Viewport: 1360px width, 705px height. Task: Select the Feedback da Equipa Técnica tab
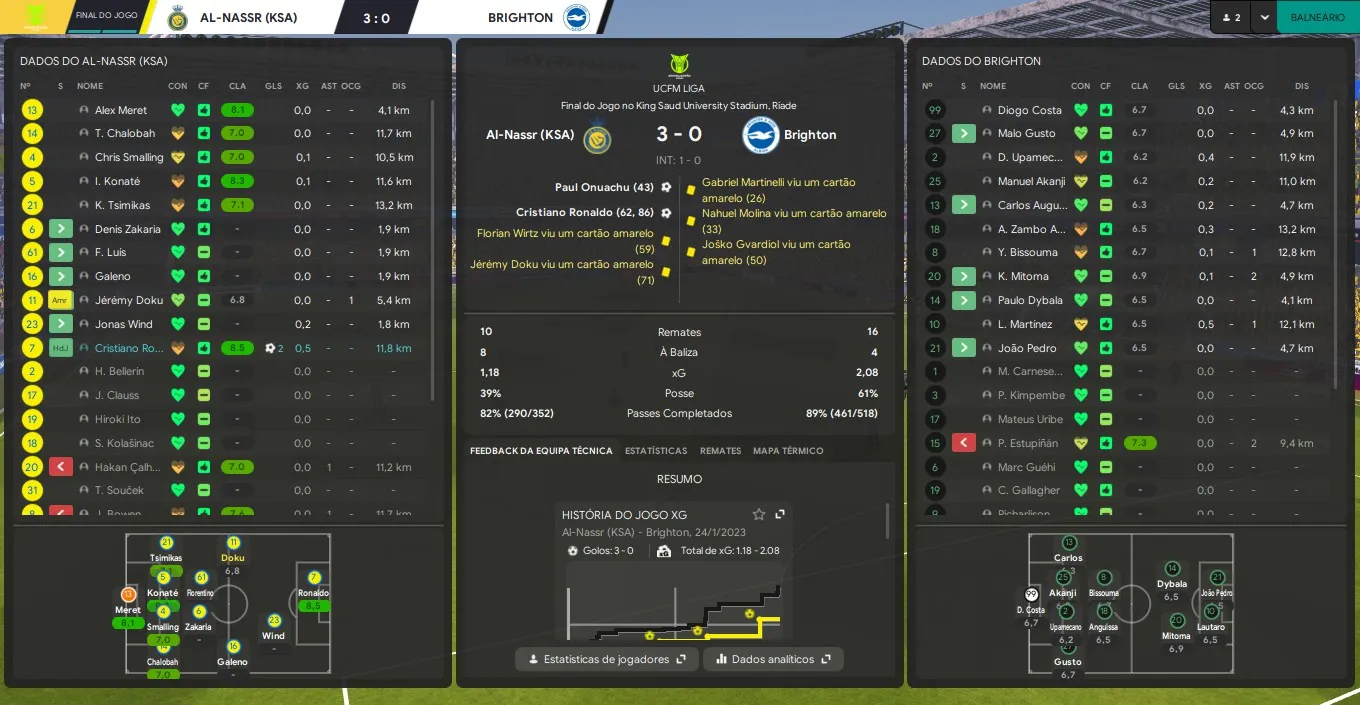(541, 451)
